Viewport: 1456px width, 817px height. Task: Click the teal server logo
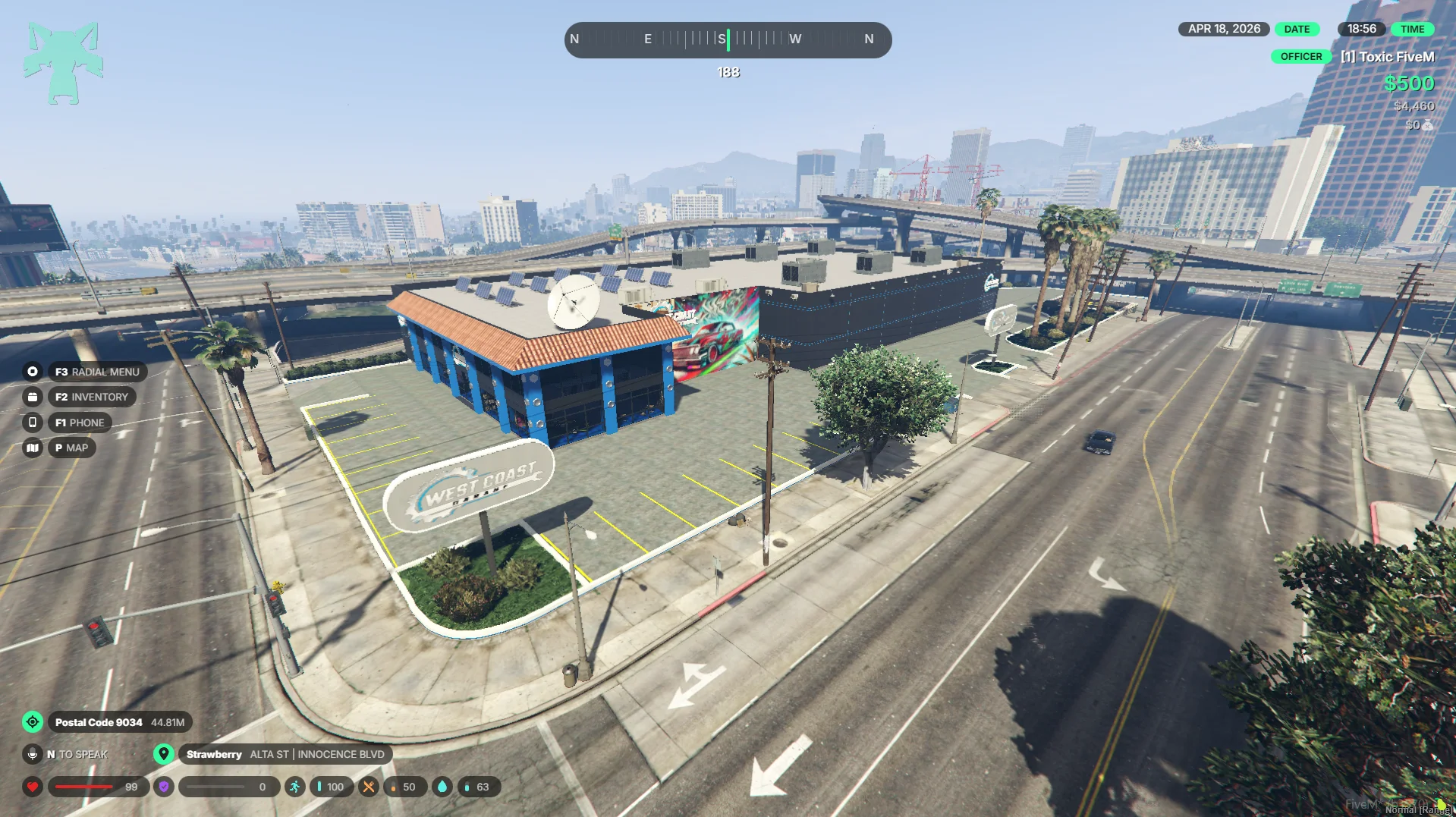63,63
